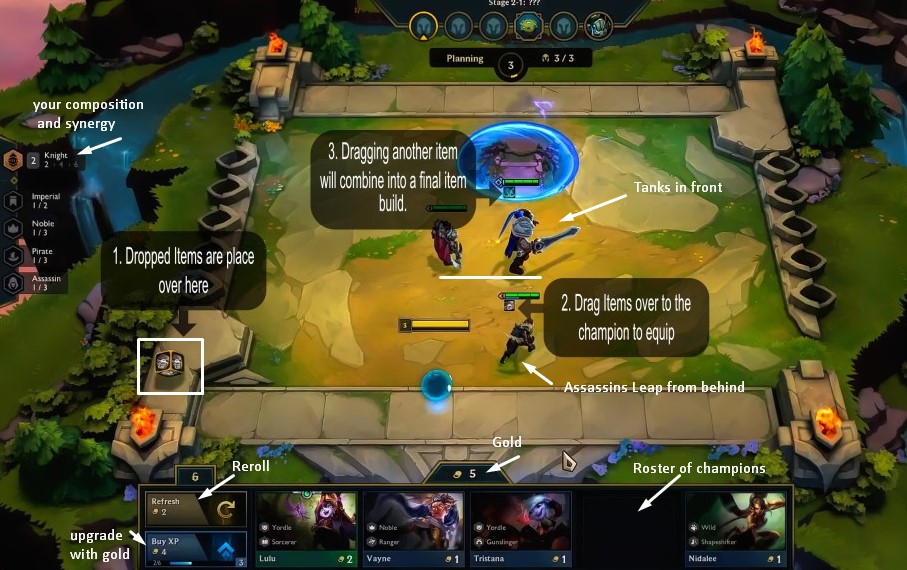This screenshot has width=907, height=570.
Task: View the Pirate trait entry
Action: pos(36,256)
